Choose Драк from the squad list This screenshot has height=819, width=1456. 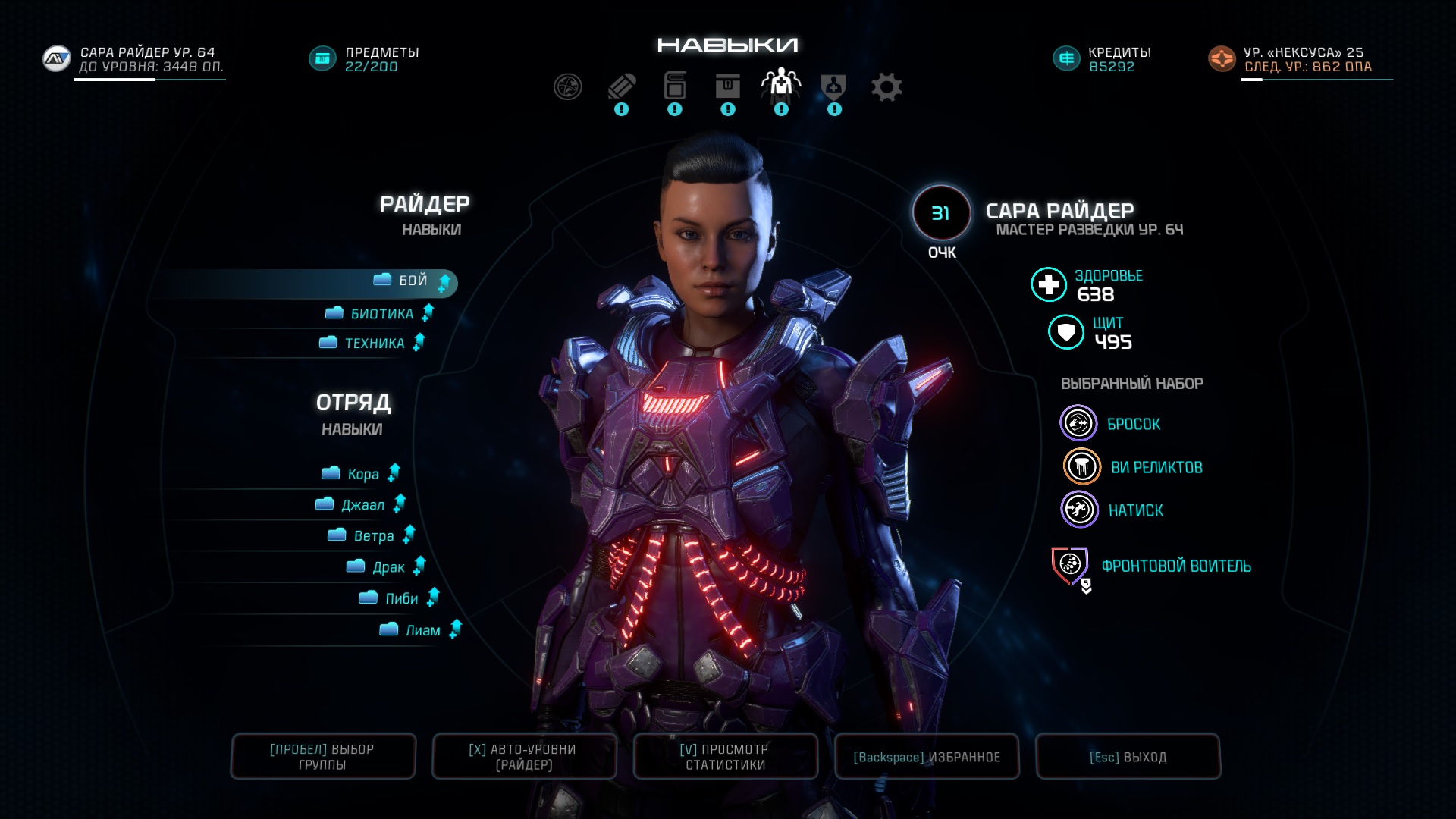pyautogui.click(x=388, y=567)
